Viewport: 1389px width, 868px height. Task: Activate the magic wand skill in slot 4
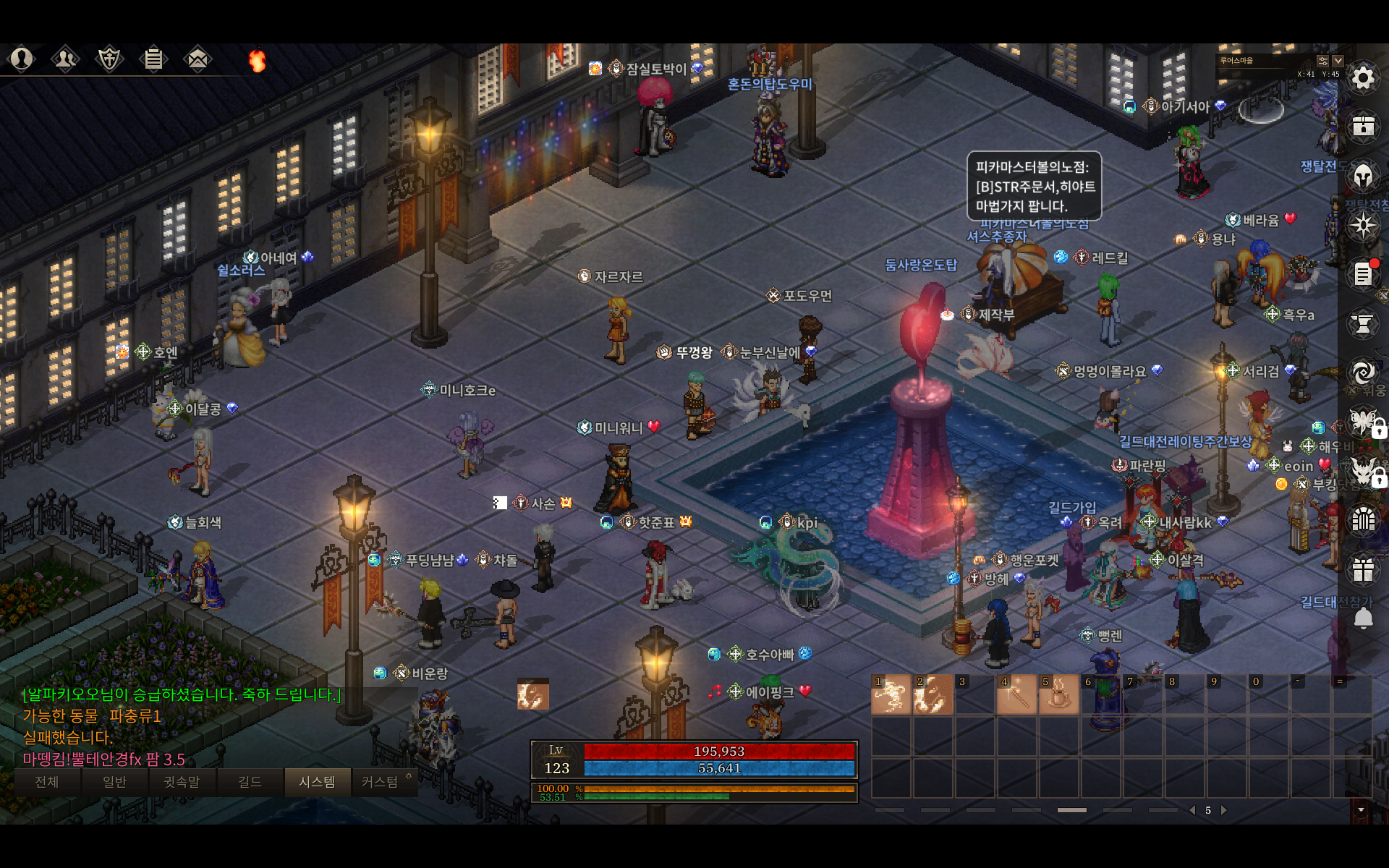1016,694
